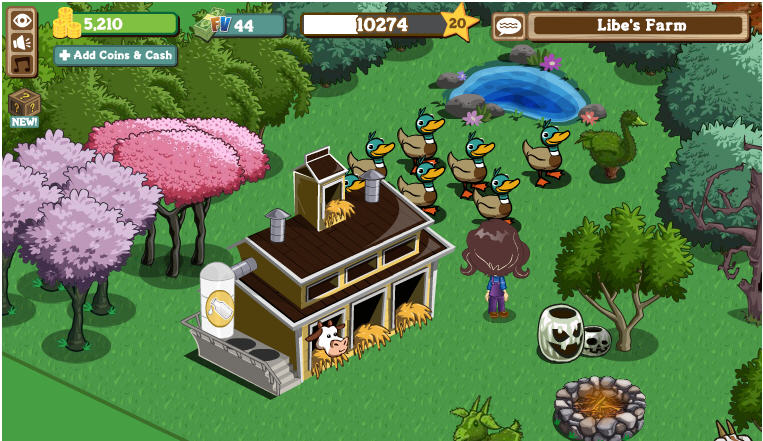Image resolution: width=763 pixels, height=441 pixels.
Task: Open the speech bubble beside farm name
Action: click(x=508, y=27)
